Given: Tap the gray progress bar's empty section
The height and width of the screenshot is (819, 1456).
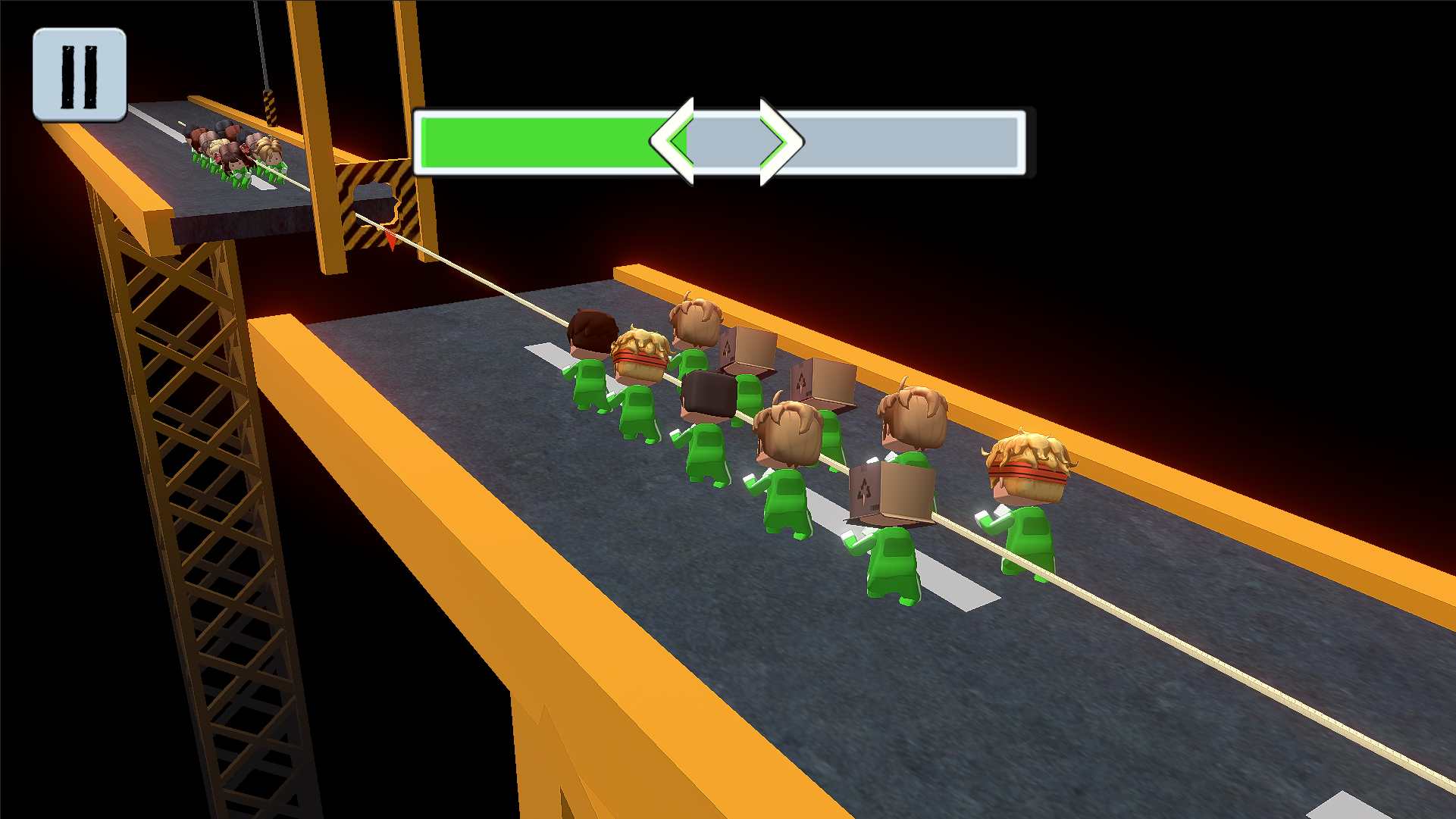Looking at the screenshot, I should click(x=910, y=144).
